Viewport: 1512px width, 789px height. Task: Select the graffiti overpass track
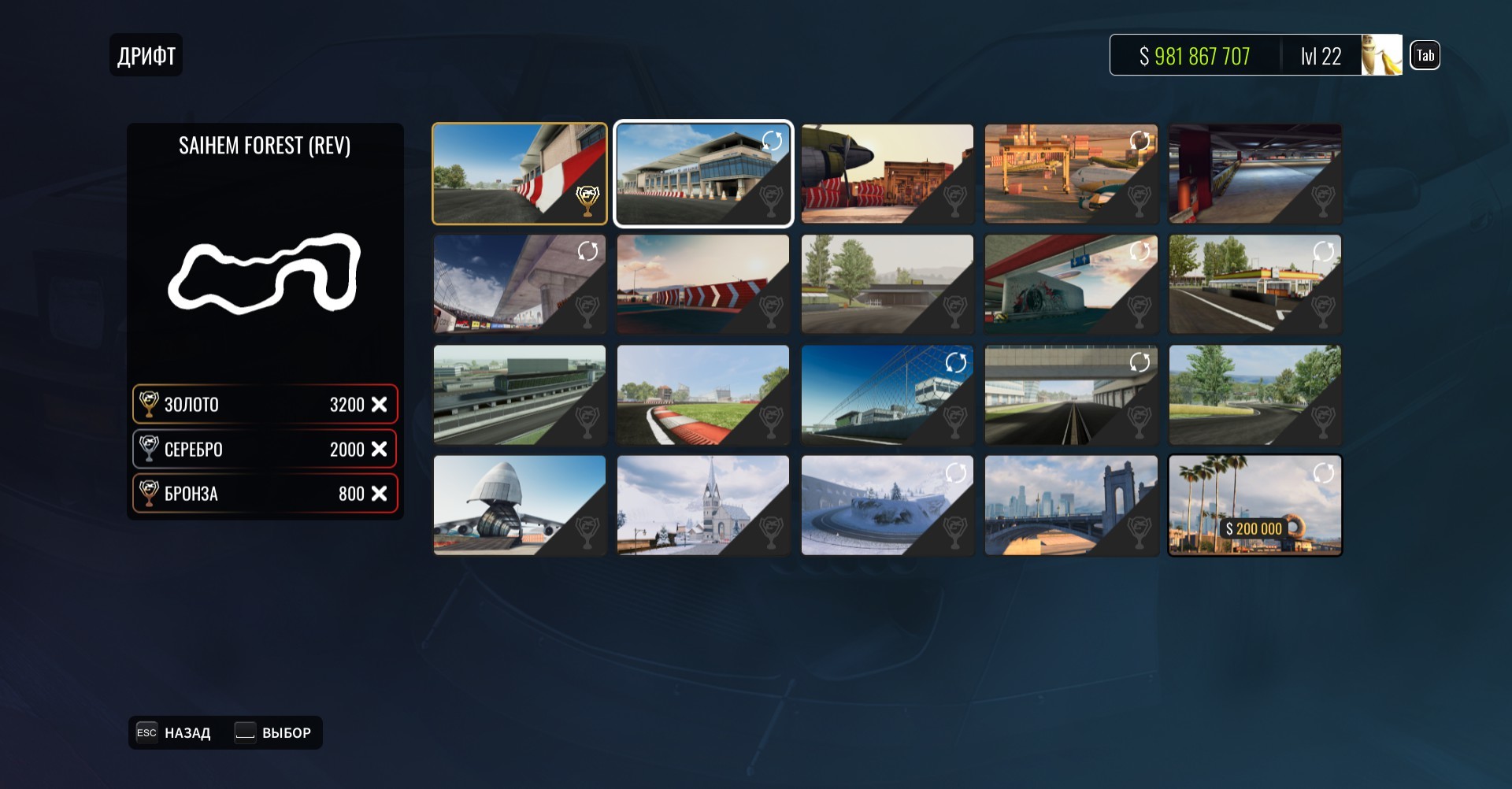tap(1071, 283)
